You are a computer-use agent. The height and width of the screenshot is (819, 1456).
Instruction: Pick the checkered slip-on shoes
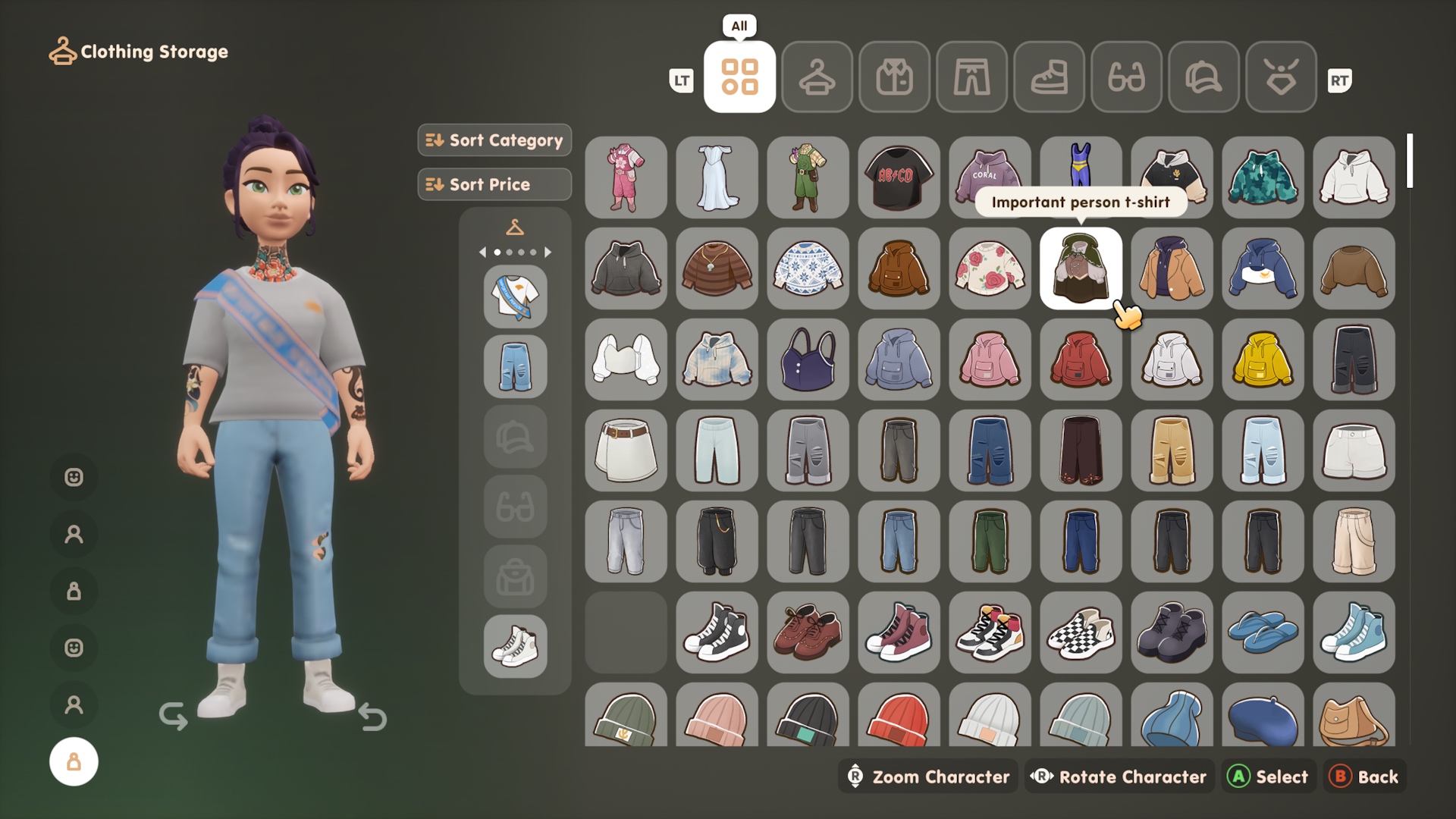pyautogui.click(x=1081, y=632)
